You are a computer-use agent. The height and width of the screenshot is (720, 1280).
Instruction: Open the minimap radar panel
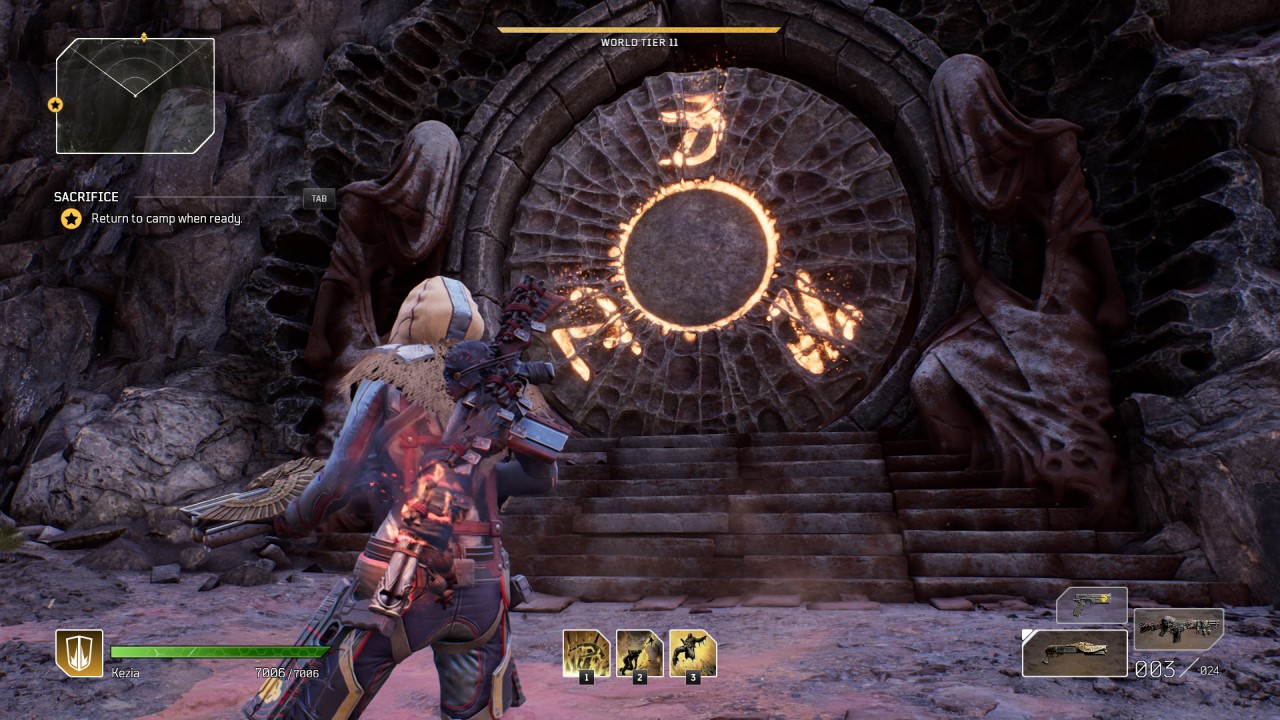tap(135, 96)
